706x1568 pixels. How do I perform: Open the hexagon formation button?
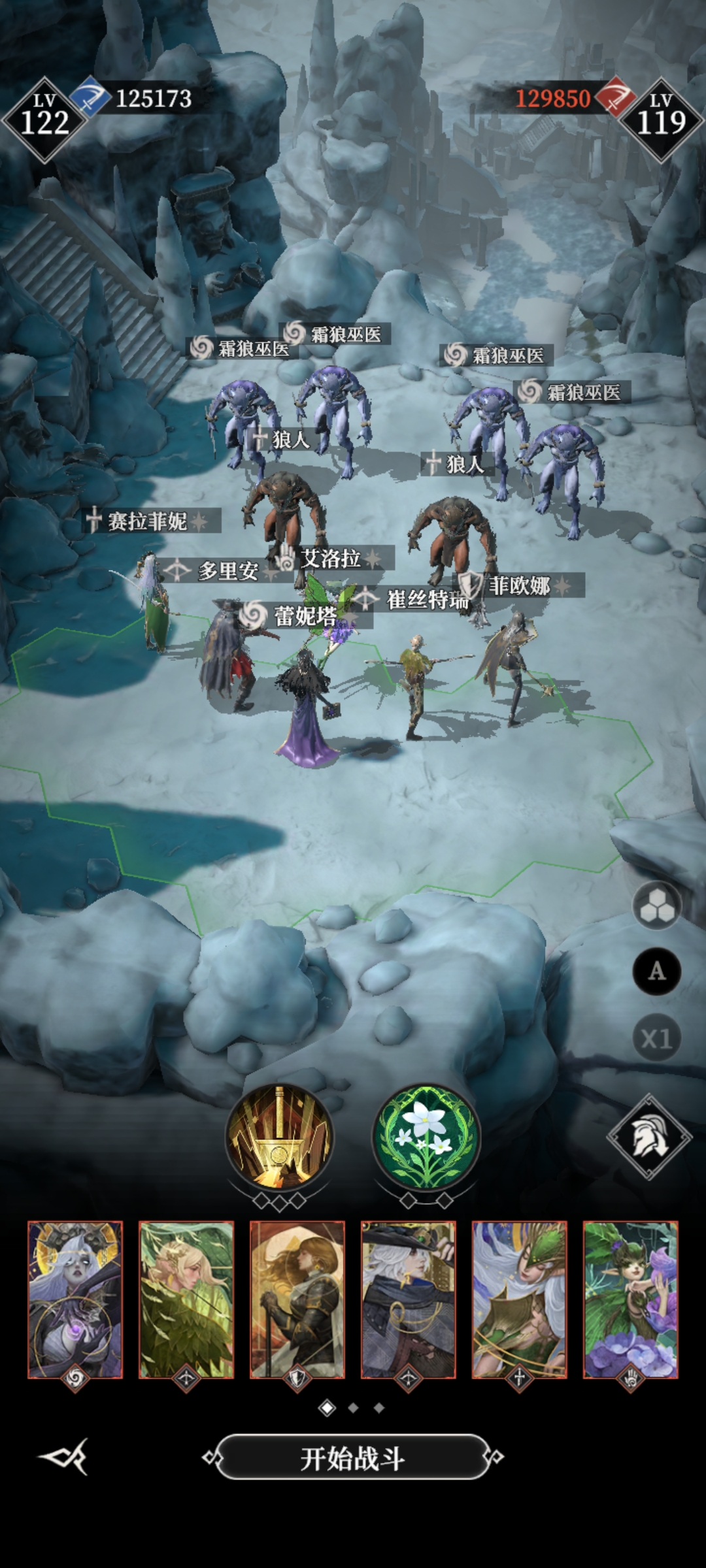pos(656,906)
